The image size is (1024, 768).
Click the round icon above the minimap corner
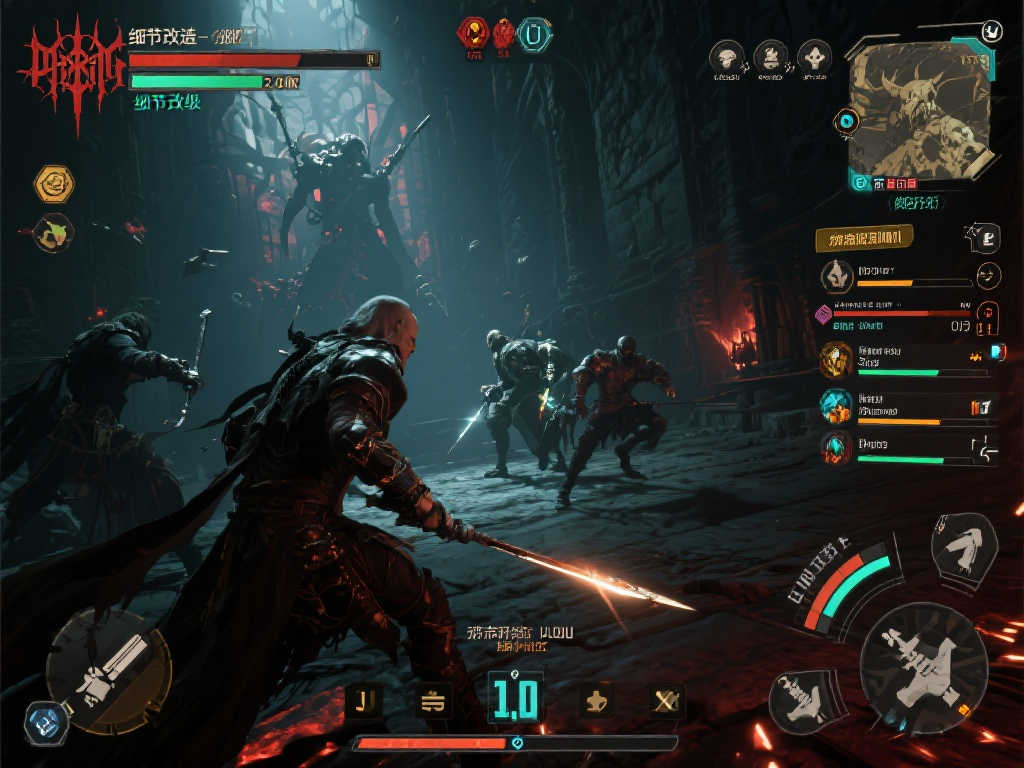(x=992, y=30)
